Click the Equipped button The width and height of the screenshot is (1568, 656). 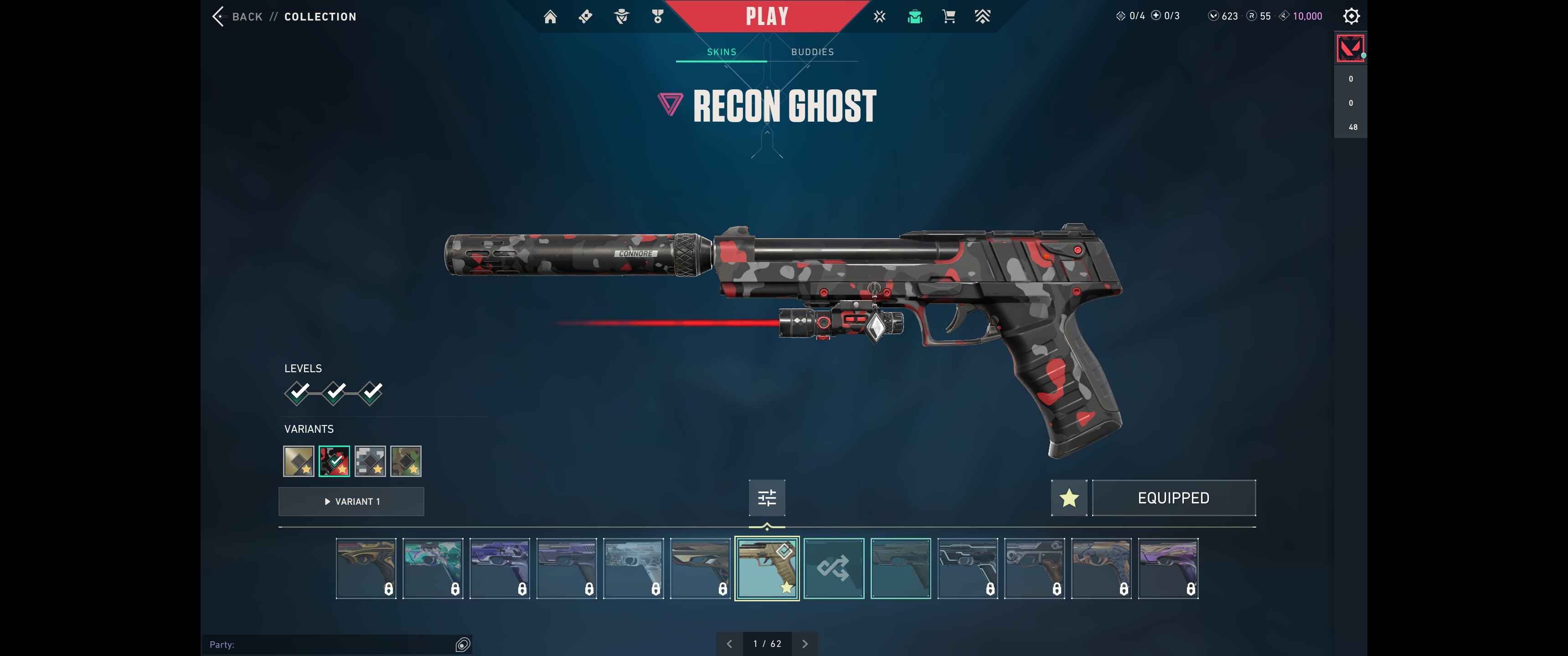(1173, 498)
